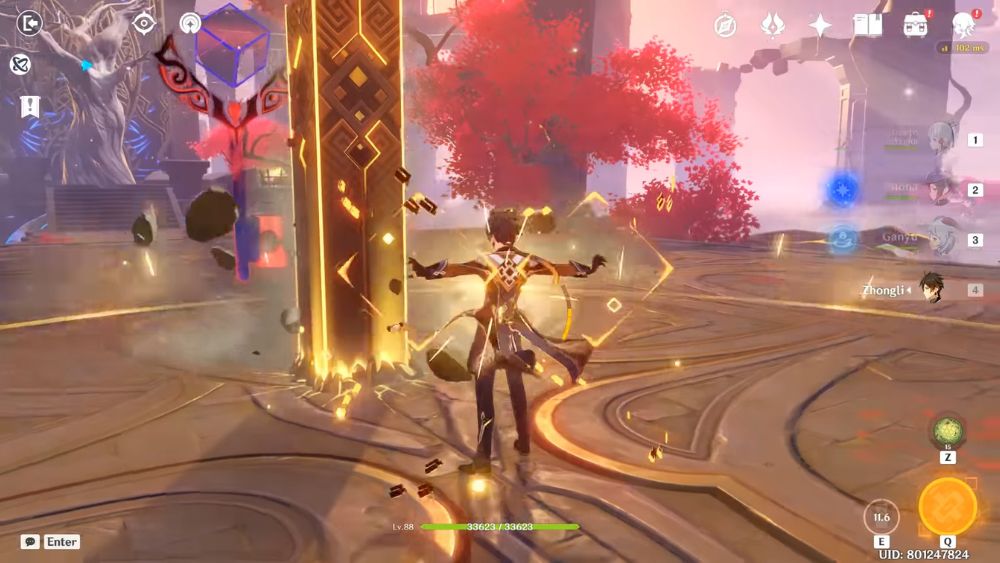The width and height of the screenshot is (1000, 563).
Task: Open the Paimon menu icon
Action: [964, 25]
